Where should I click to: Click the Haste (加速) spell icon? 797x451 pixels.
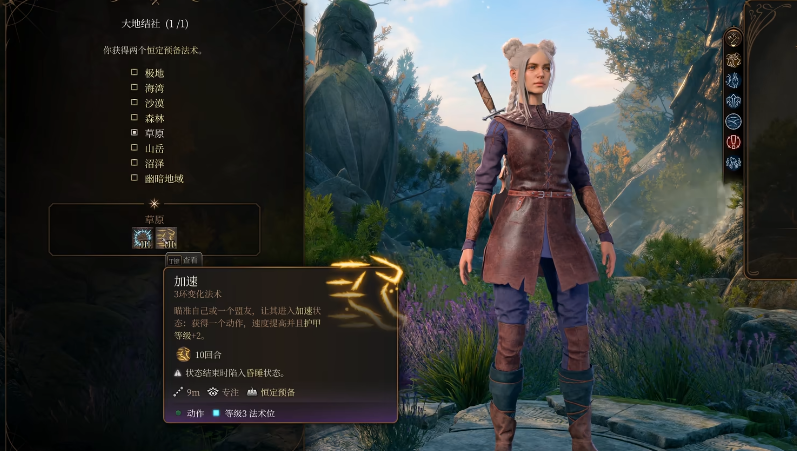coord(166,238)
